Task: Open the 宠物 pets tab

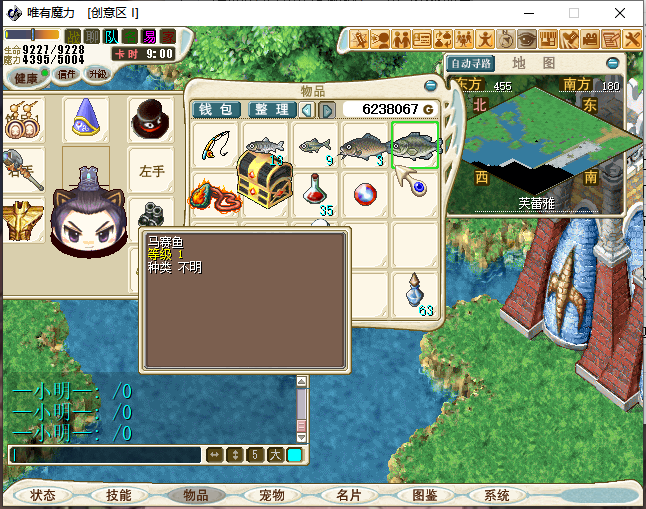Action: 272,495
